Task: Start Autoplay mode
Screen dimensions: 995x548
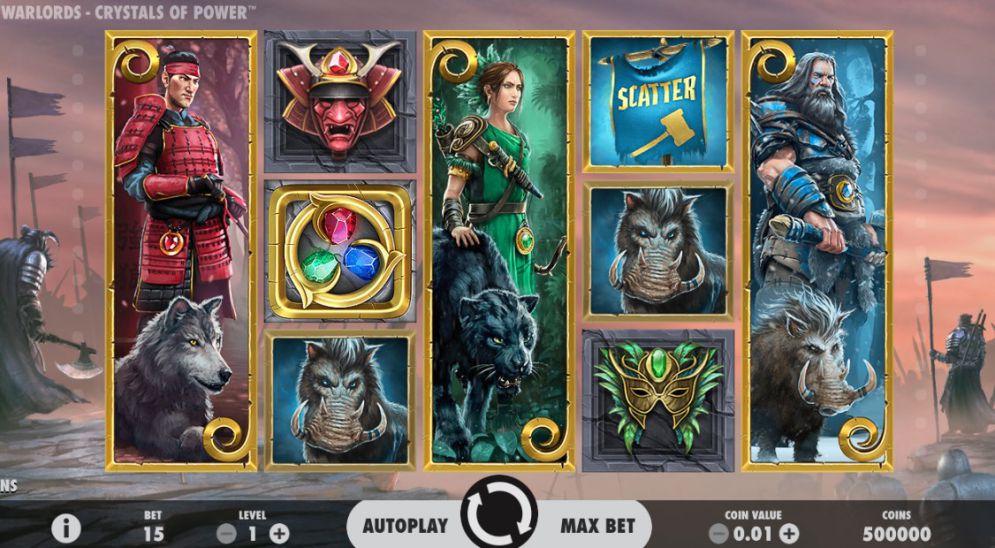Action: coord(403,526)
